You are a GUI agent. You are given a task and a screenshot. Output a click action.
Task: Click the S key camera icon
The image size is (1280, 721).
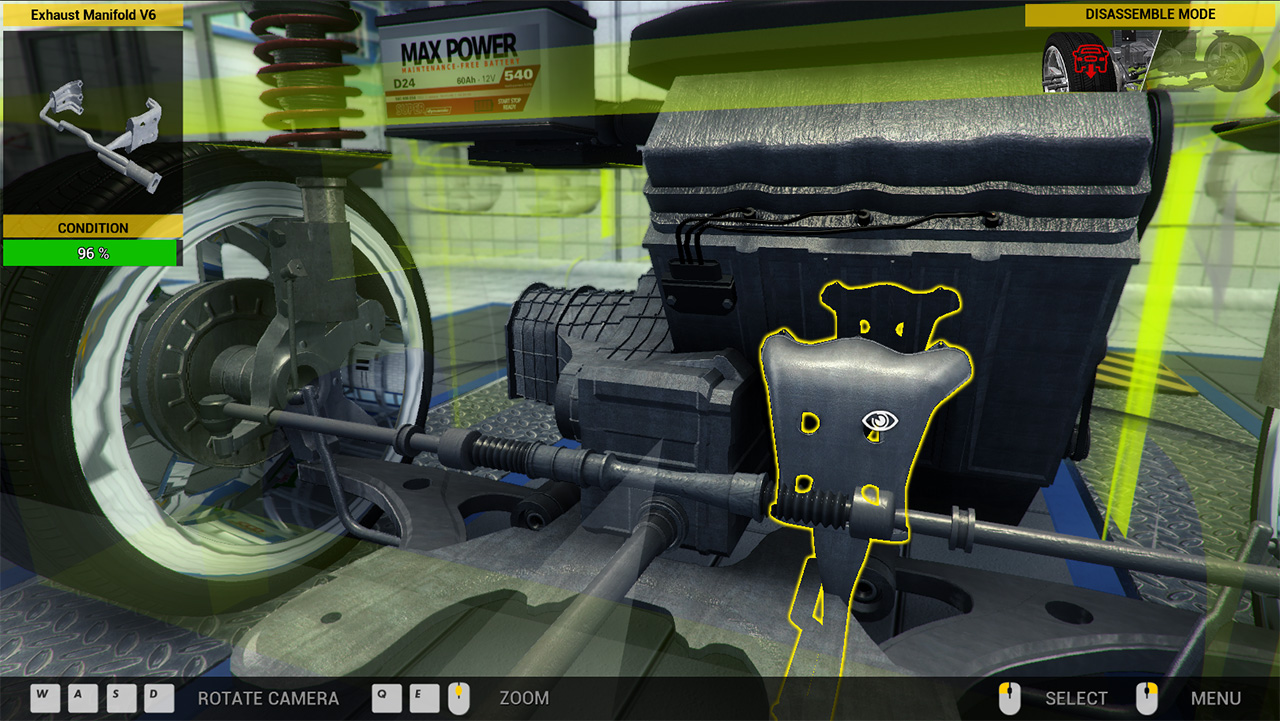[x=120, y=698]
